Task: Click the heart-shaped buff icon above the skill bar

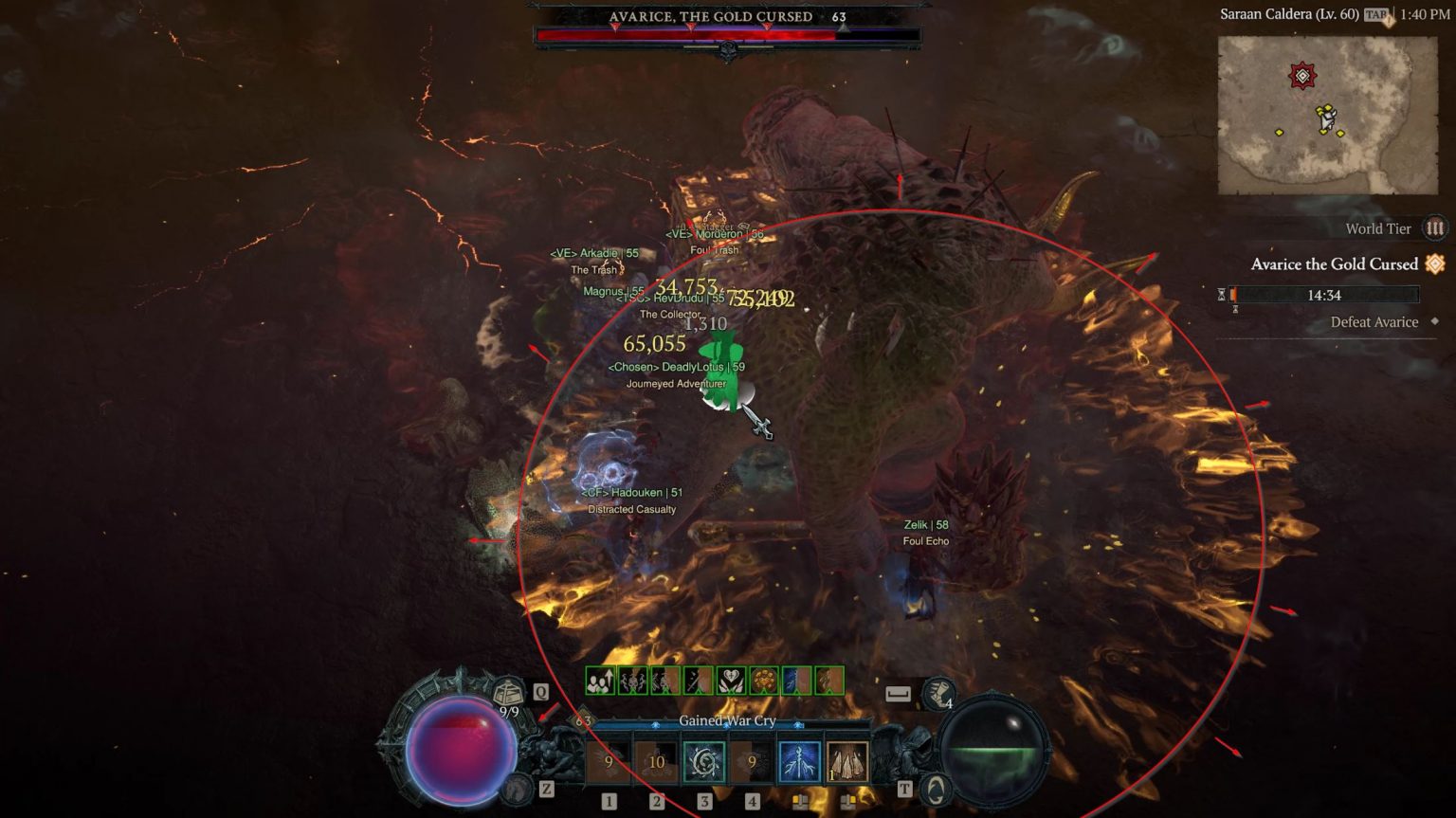Action: pyautogui.click(x=730, y=679)
